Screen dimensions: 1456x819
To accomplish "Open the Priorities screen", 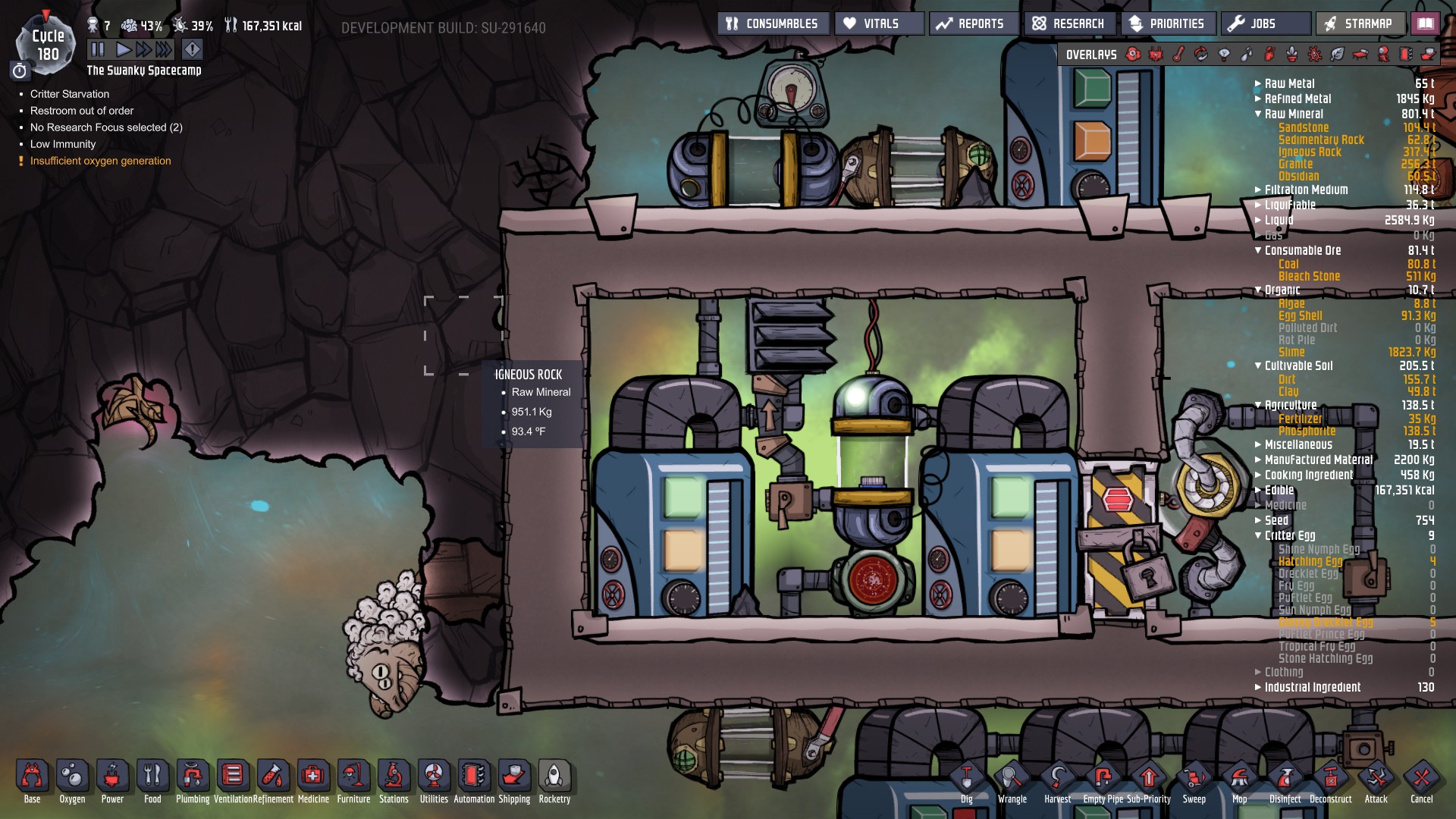I will point(1169,23).
